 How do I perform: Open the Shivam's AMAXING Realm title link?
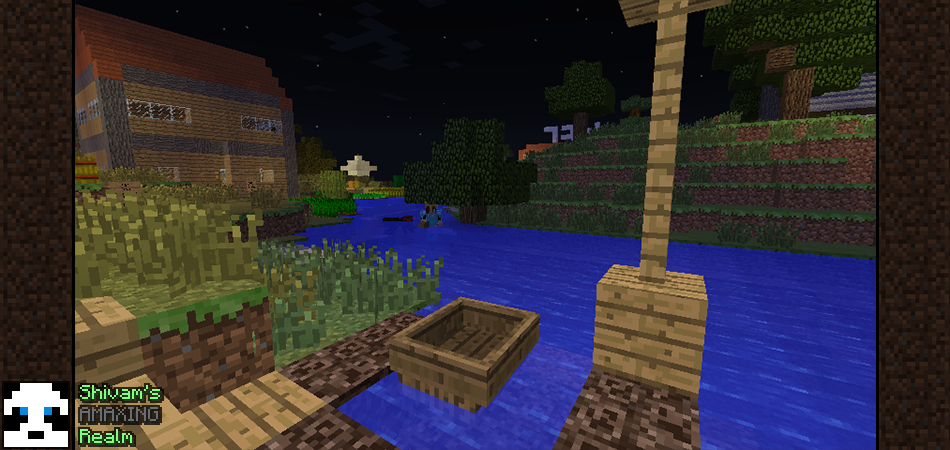coord(119,414)
